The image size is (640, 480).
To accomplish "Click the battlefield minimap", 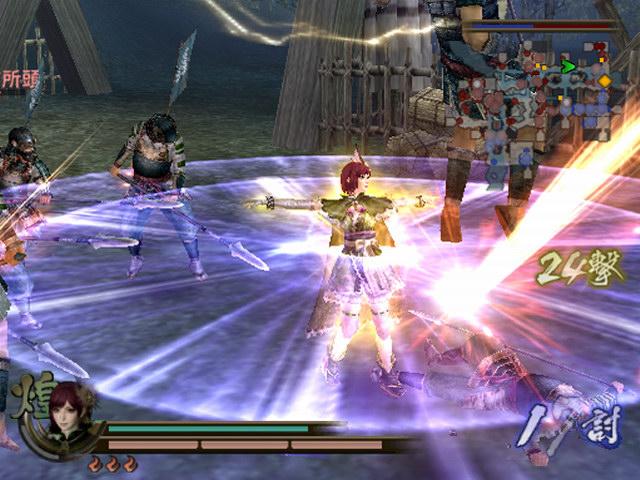I will tap(548, 105).
